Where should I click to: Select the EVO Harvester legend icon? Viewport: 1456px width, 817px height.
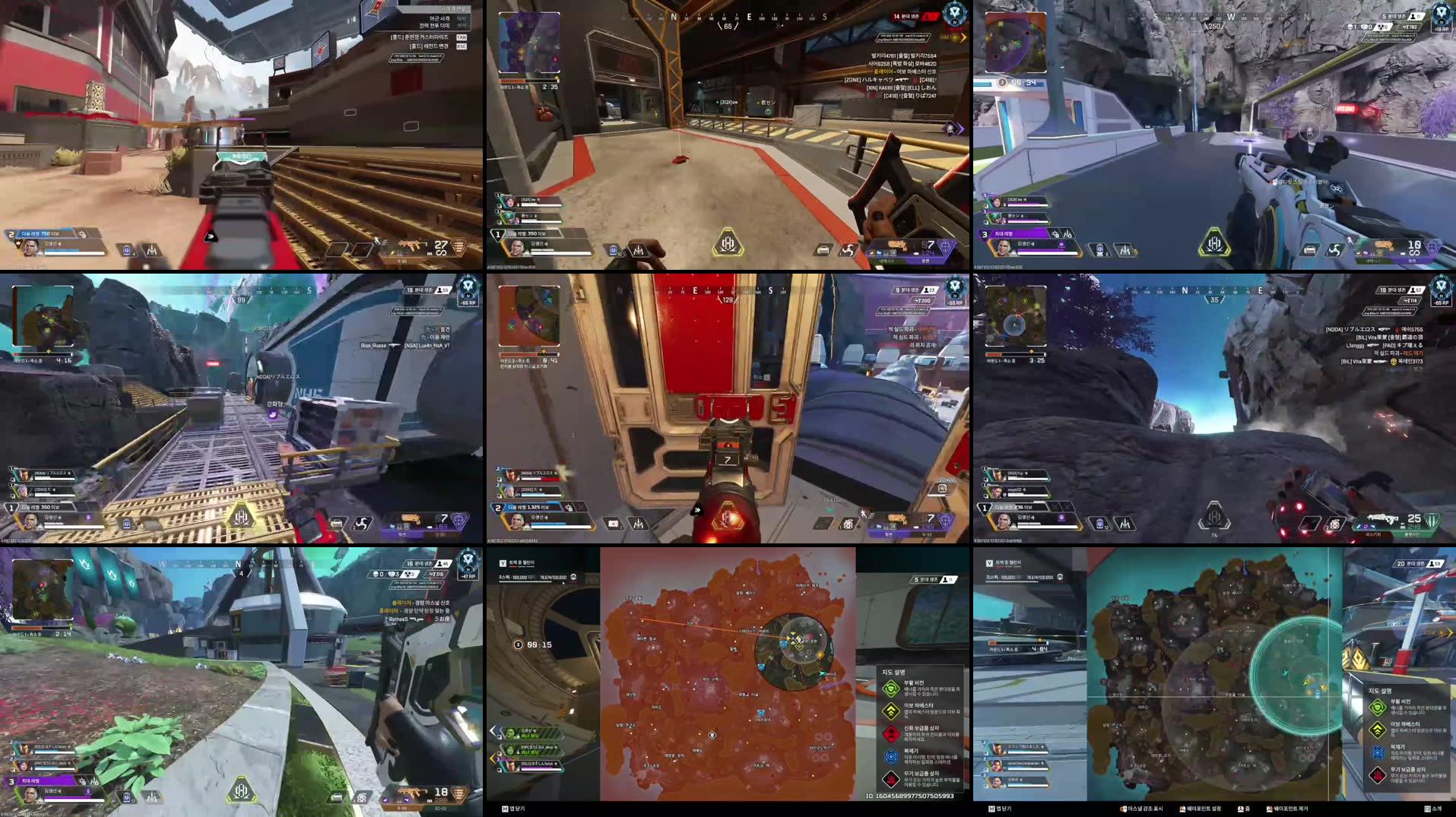pyautogui.click(x=891, y=711)
